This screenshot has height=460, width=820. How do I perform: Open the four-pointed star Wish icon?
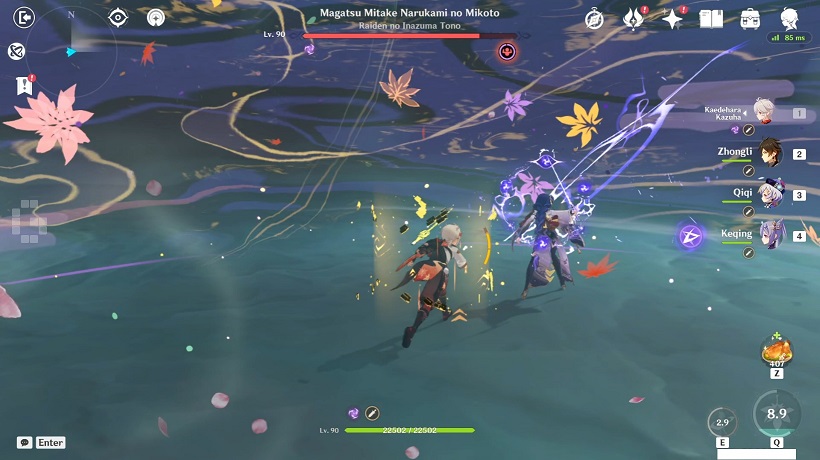[x=672, y=18]
